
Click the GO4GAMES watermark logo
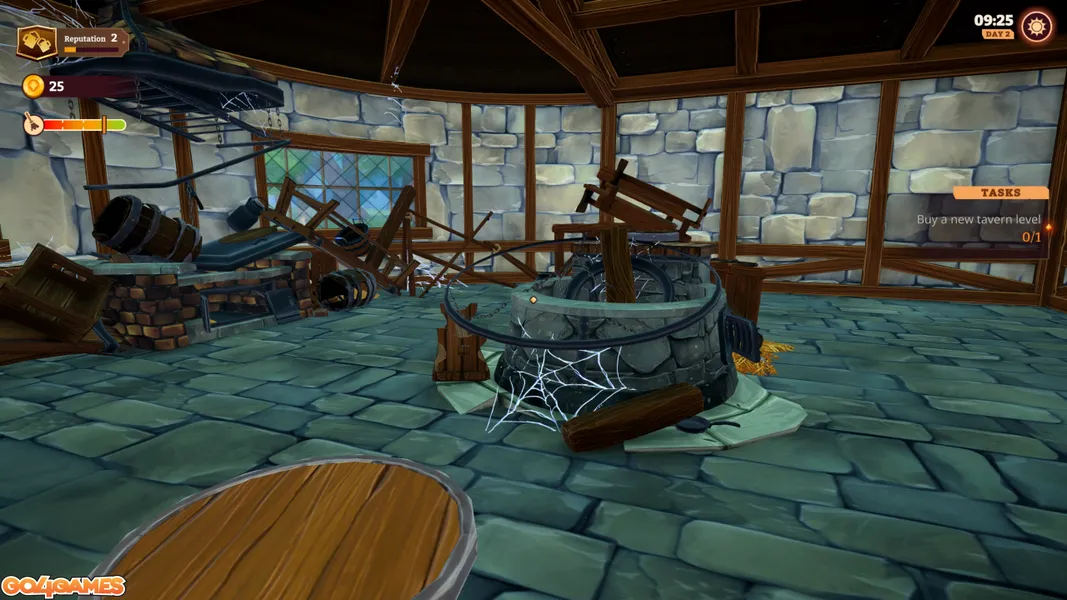tap(63, 586)
